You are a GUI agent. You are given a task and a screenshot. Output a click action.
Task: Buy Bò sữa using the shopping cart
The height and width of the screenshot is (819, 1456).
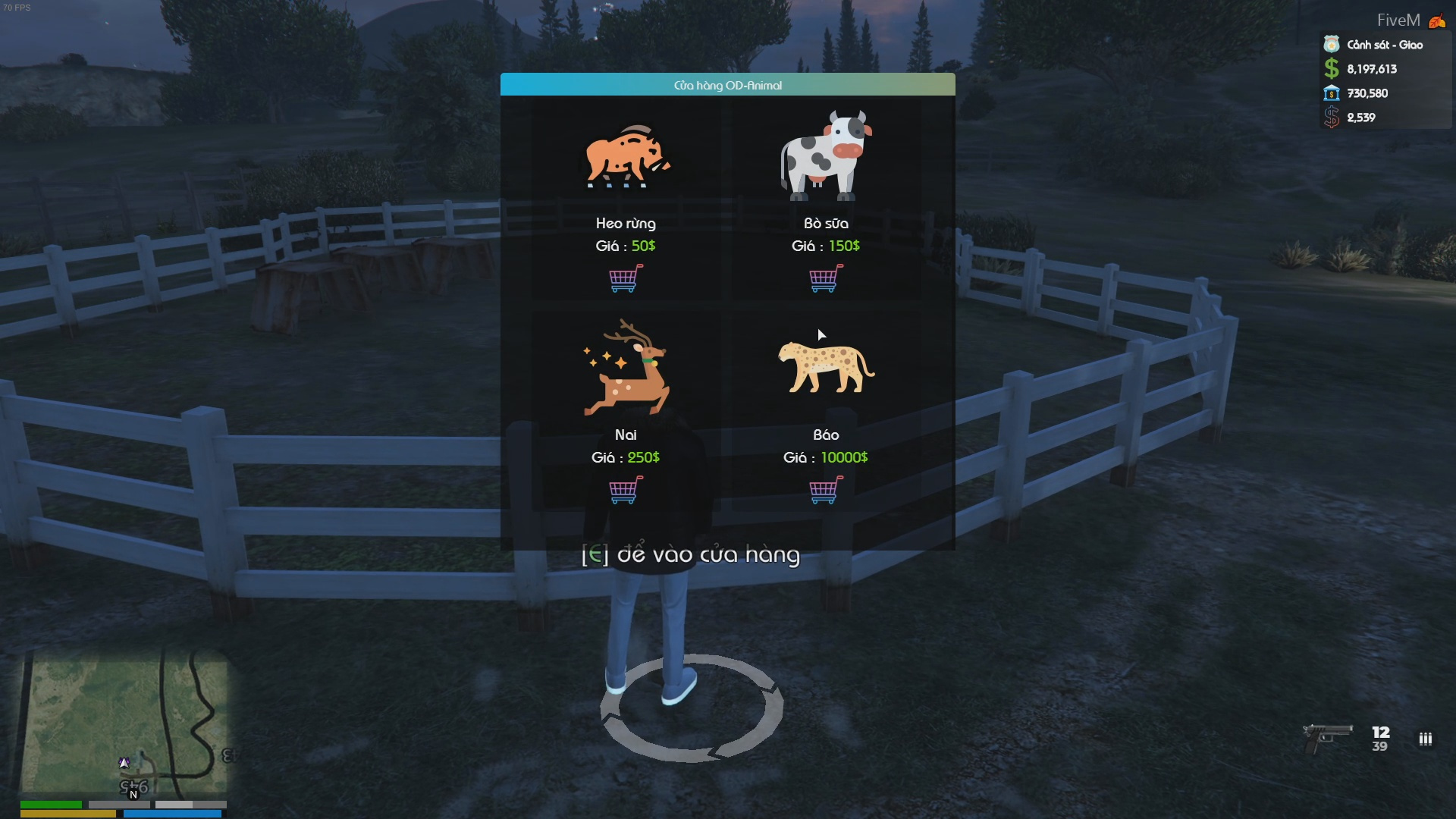pyautogui.click(x=825, y=279)
